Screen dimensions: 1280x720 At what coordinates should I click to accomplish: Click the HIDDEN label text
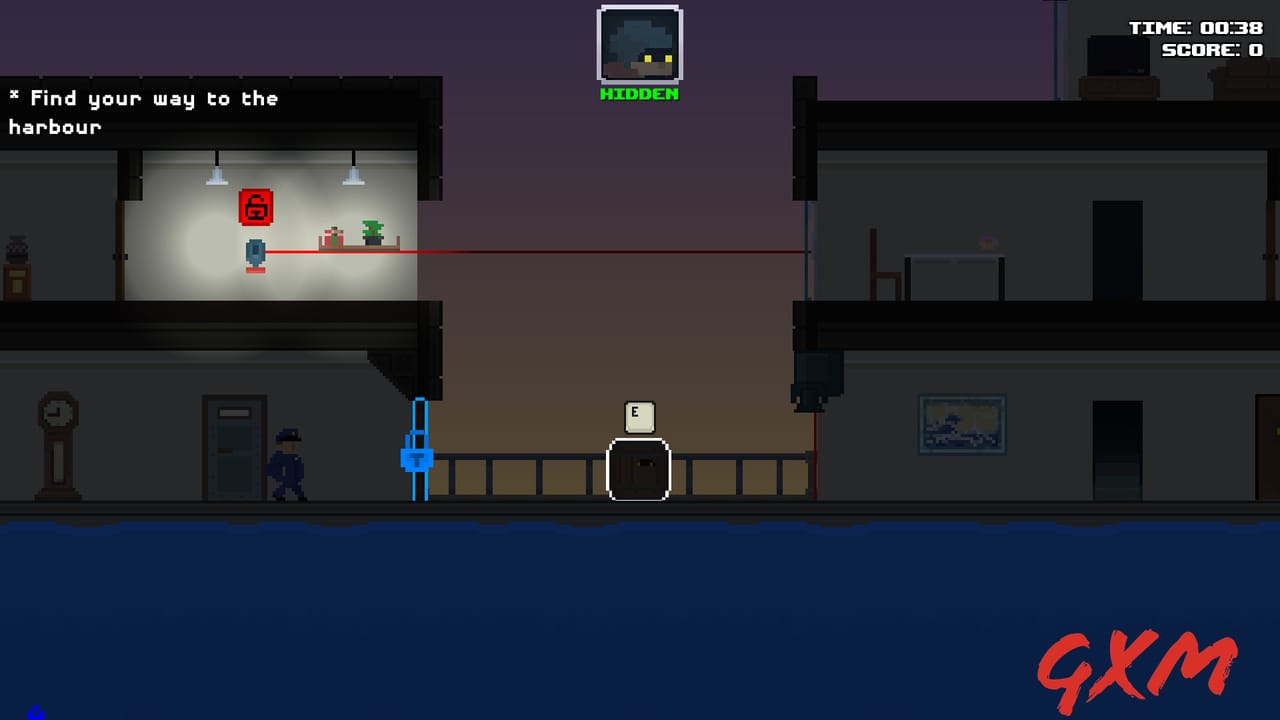tap(639, 95)
